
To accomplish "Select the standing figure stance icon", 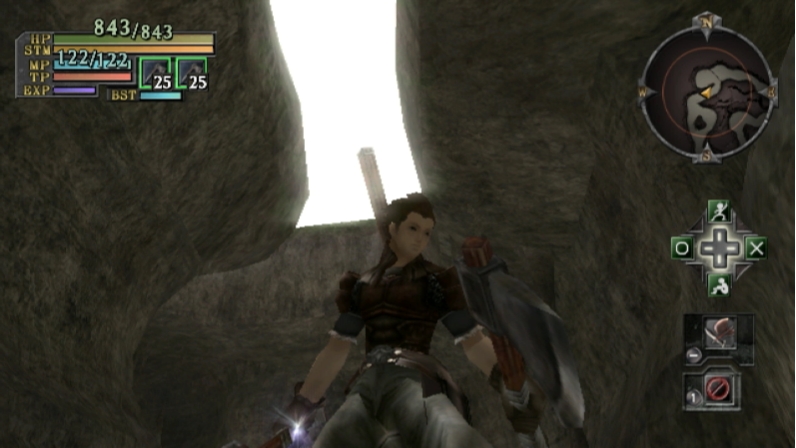I will [x=718, y=211].
